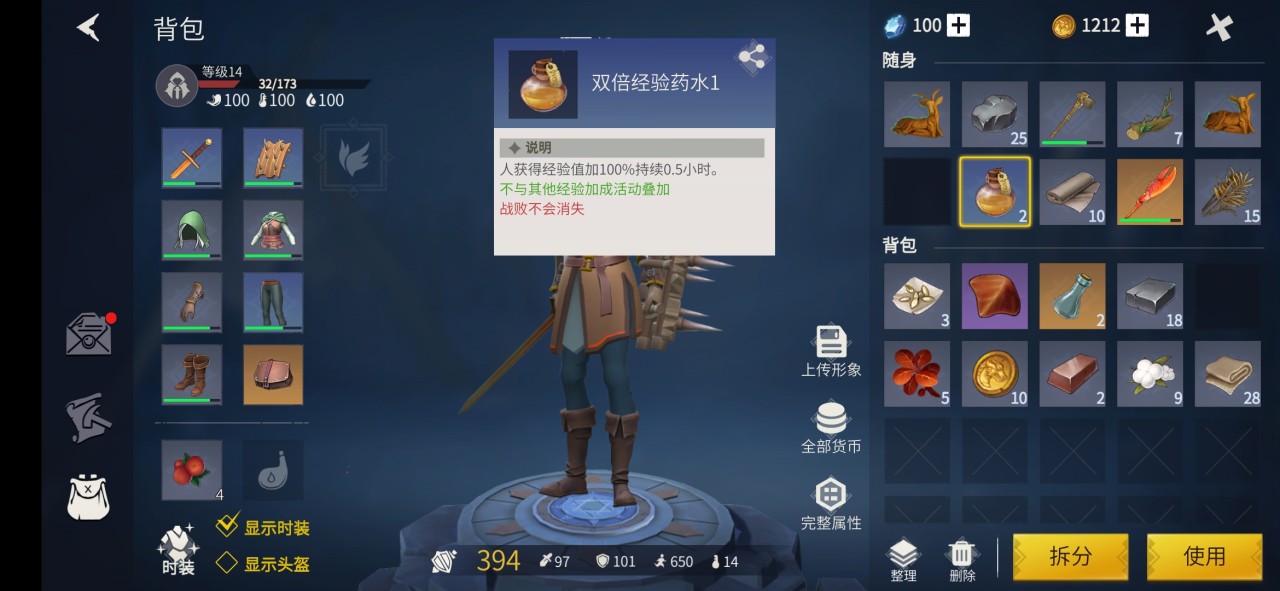Toggle the 显示头盔 show helmet checkbox
Image resolution: width=1280 pixels, height=591 pixels.
[x=227, y=563]
